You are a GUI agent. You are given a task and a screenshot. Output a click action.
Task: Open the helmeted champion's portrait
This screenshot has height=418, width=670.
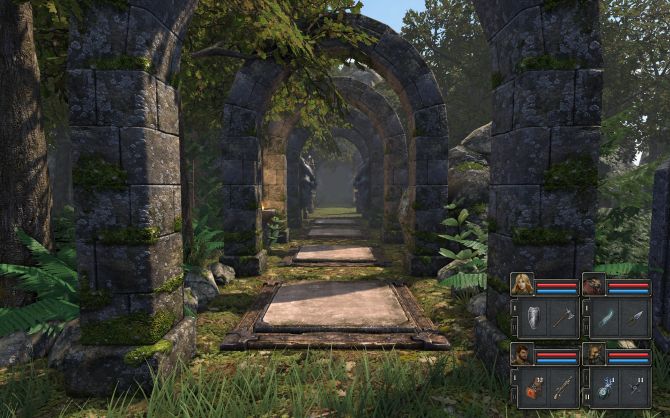[x=595, y=286]
